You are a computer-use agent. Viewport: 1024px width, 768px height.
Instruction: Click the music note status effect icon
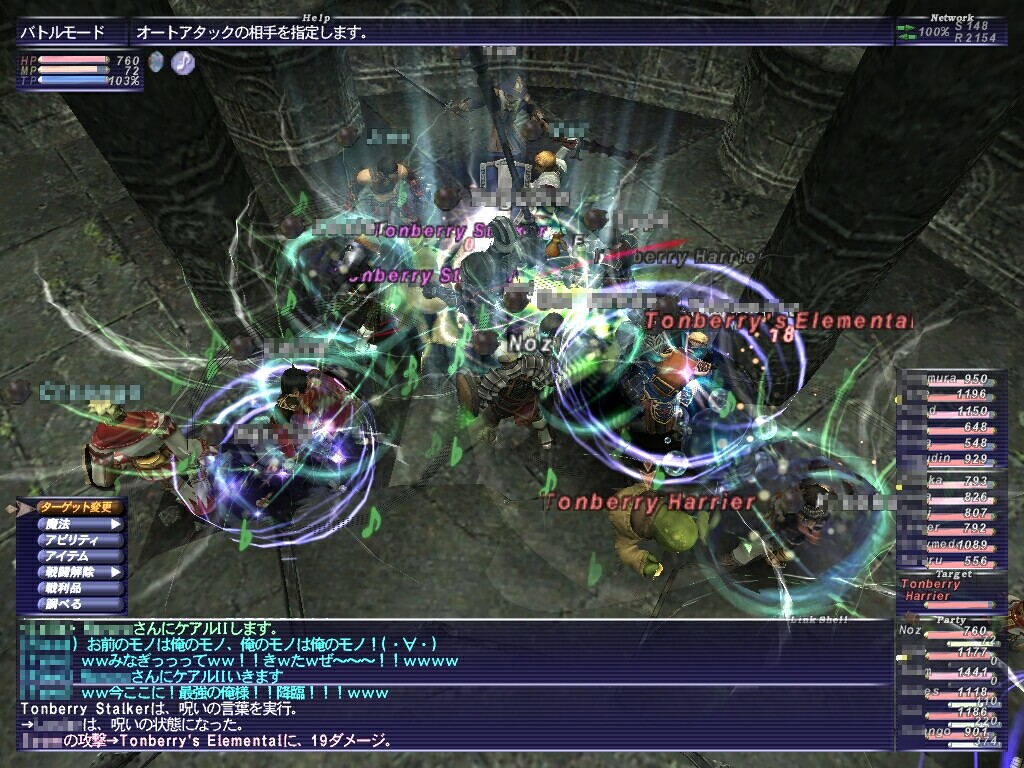[x=183, y=63]
